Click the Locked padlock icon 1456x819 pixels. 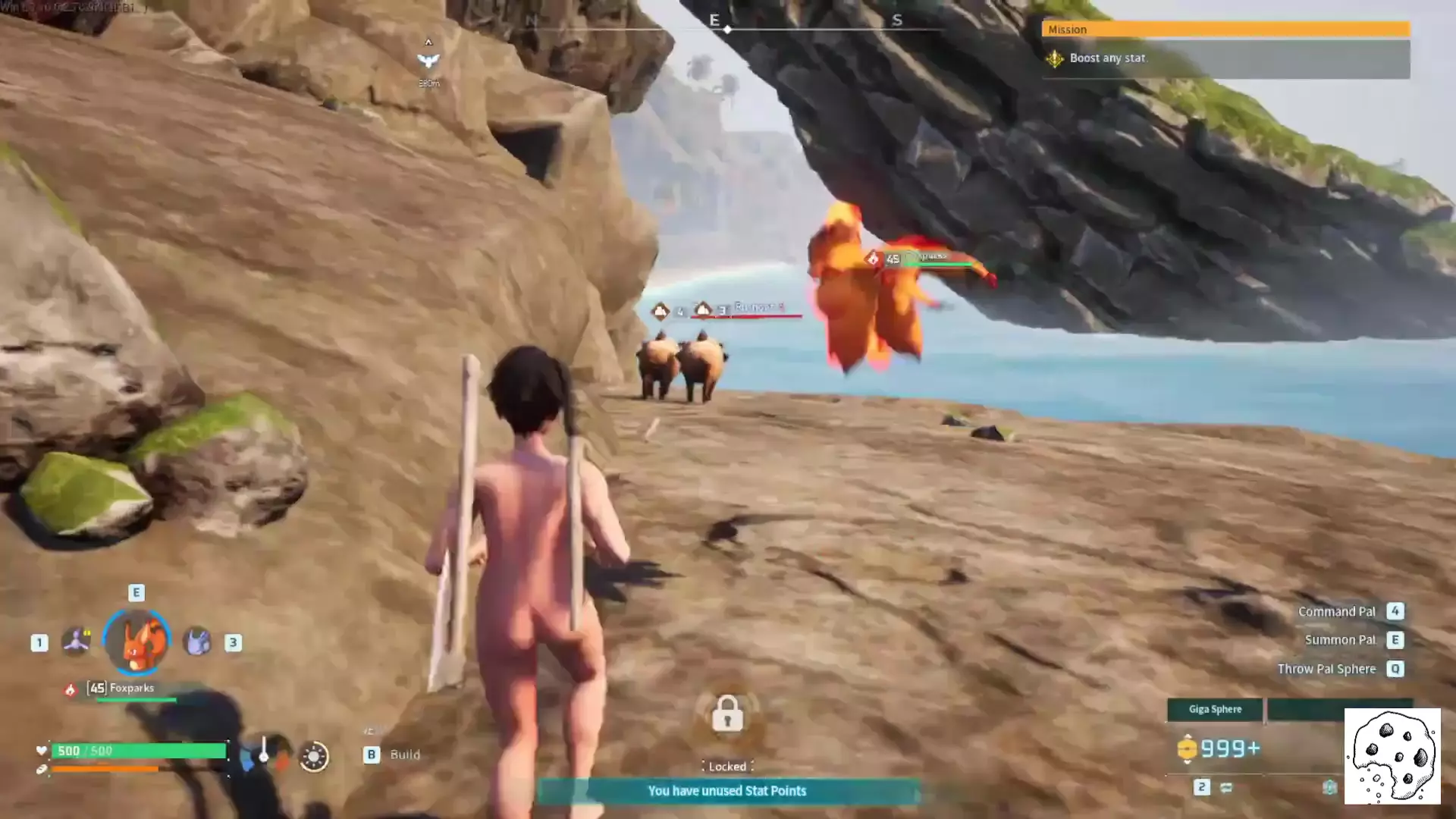point(727,714)
